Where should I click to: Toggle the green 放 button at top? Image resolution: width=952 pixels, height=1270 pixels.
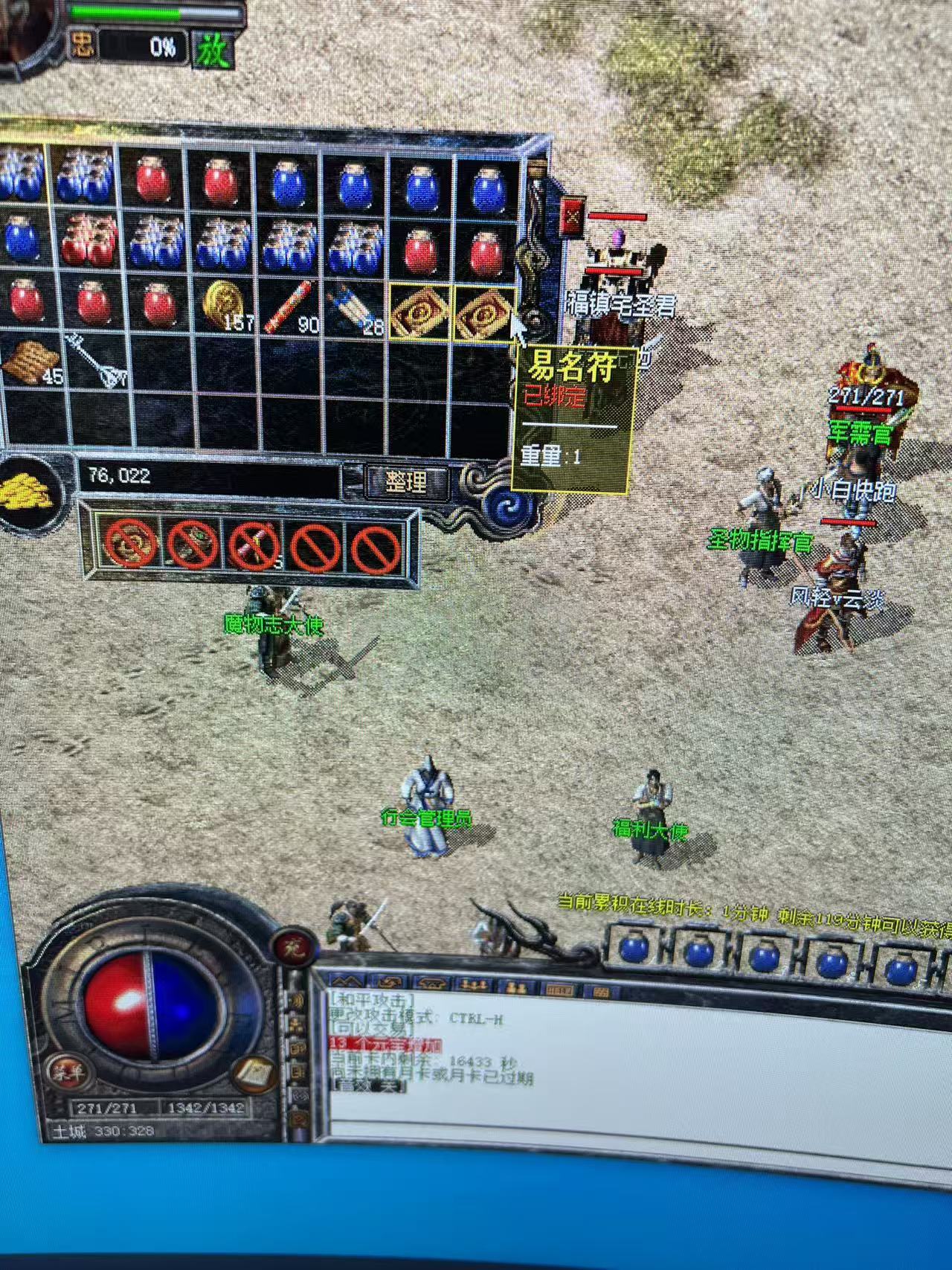[213, 49]
